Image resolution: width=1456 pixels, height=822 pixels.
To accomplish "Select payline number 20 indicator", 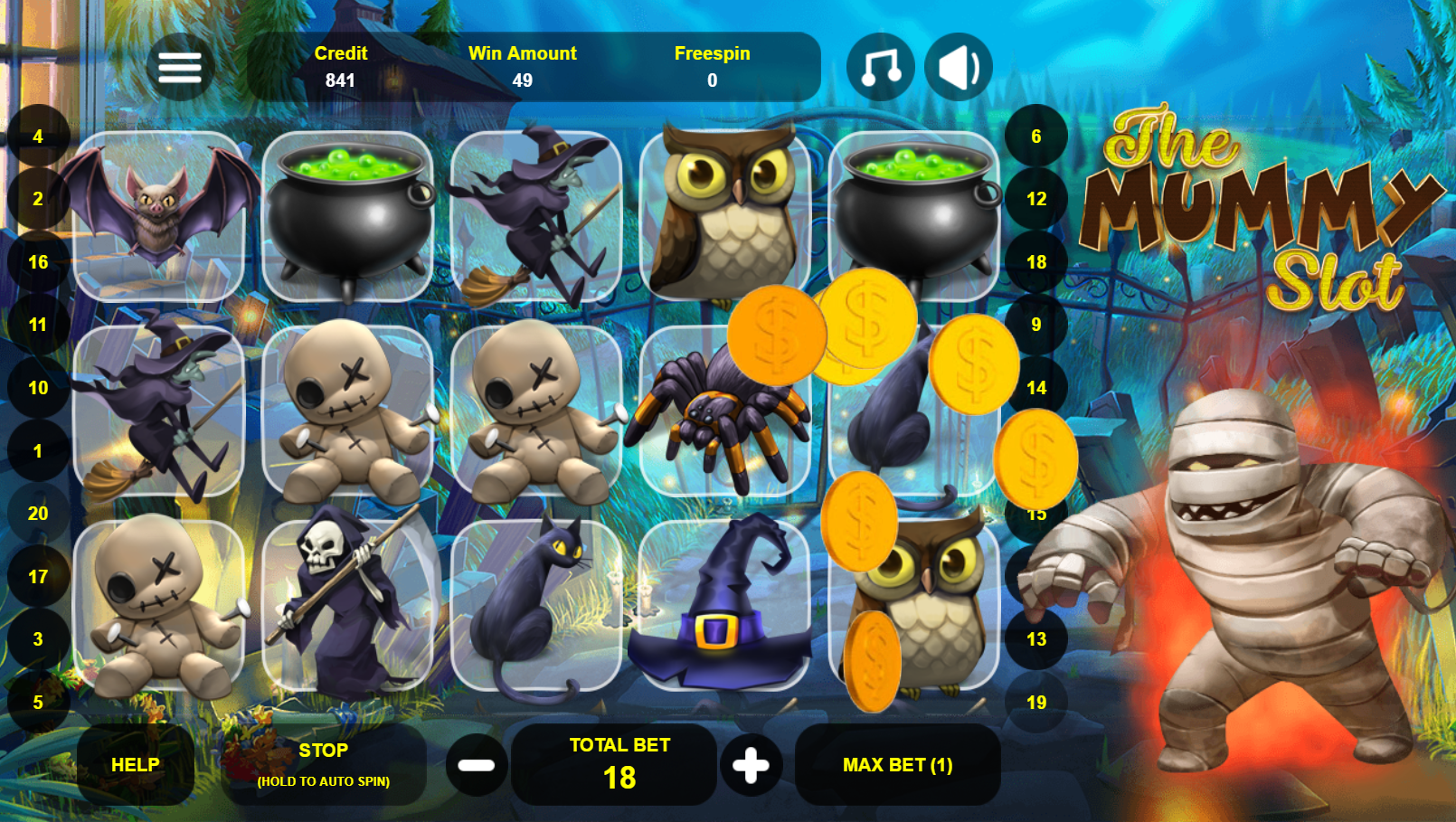I will click(38, 514).
